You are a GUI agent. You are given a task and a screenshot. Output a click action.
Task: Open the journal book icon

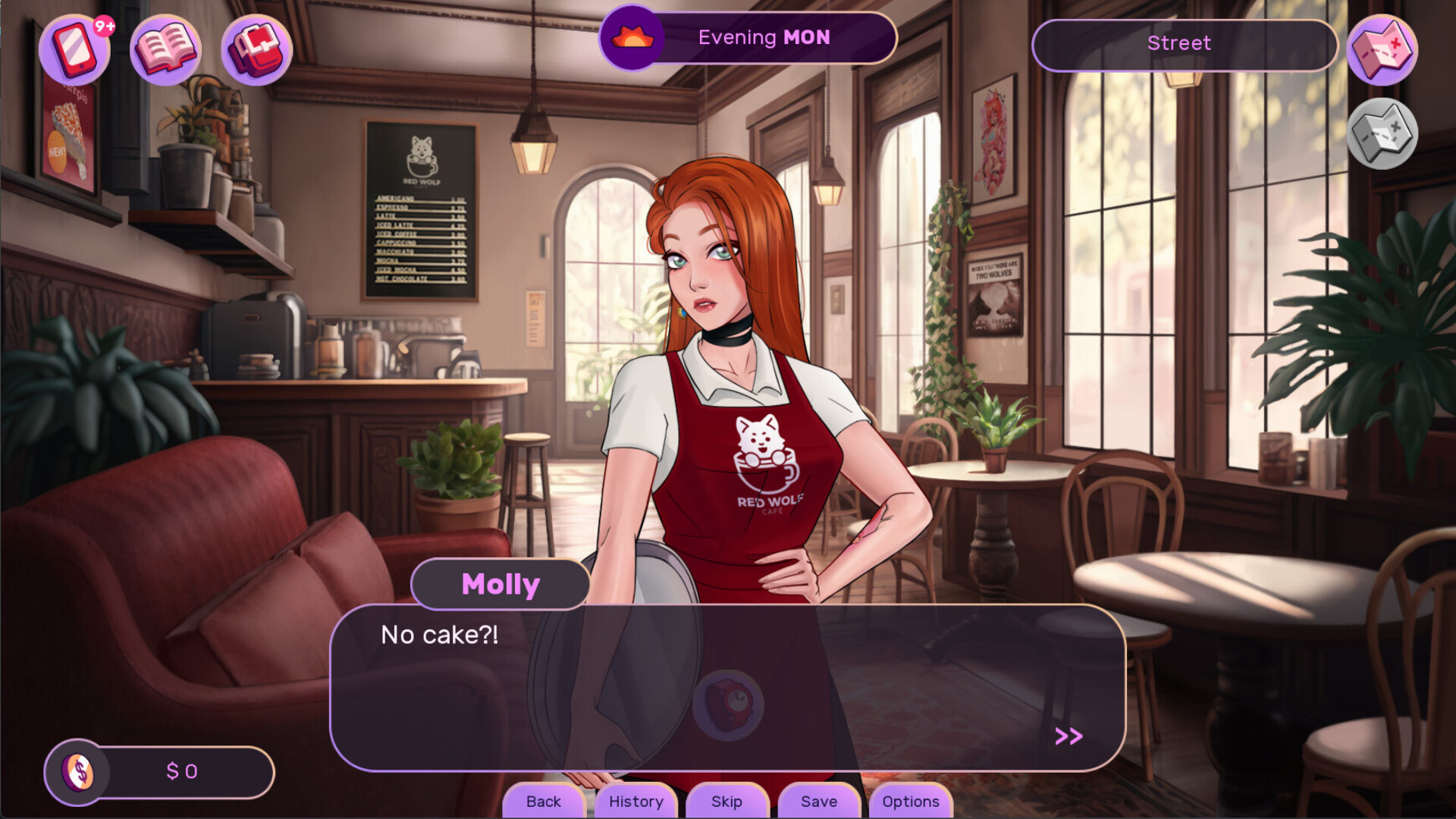(165, 49)
